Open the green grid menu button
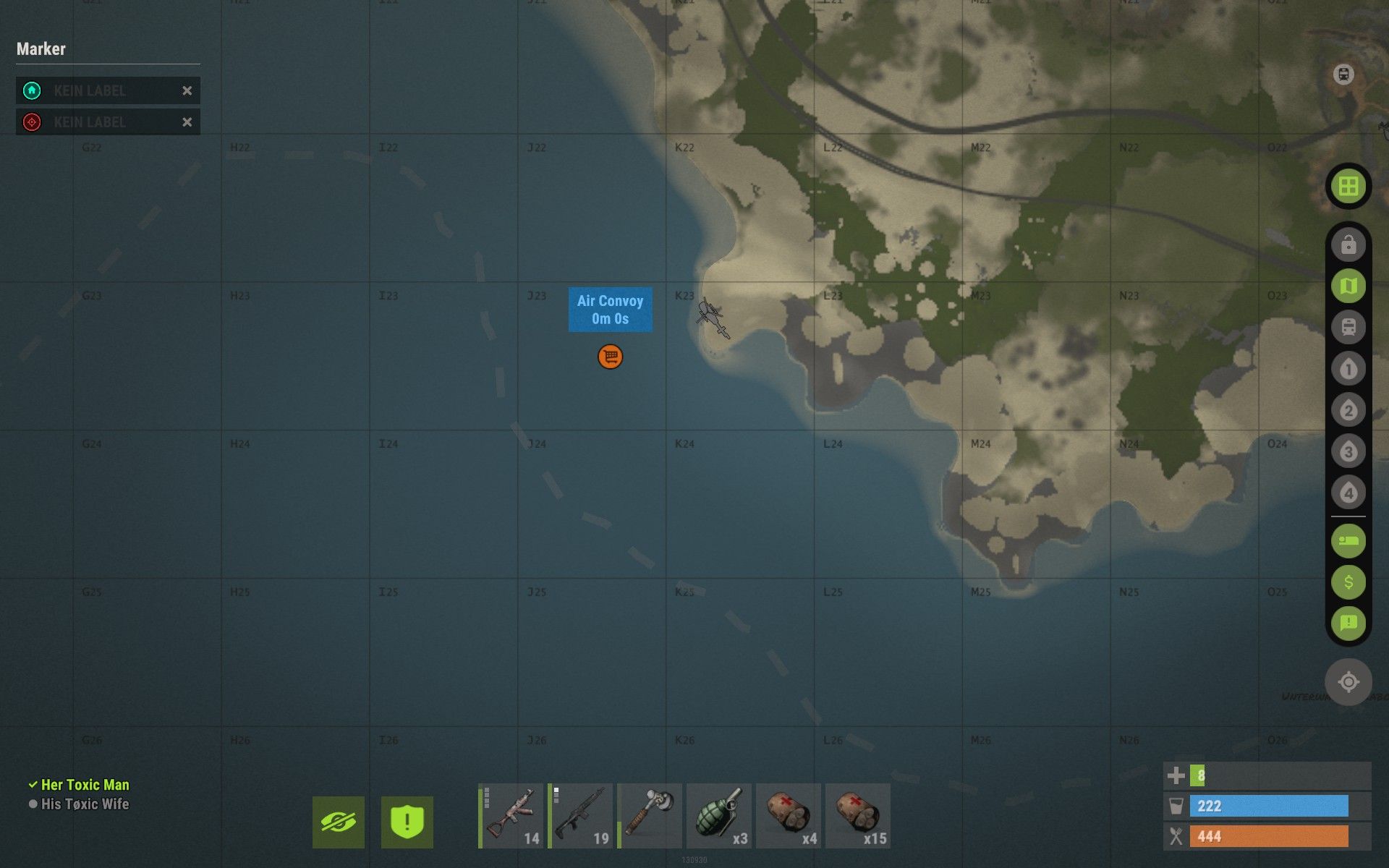 pos(1348,187)
